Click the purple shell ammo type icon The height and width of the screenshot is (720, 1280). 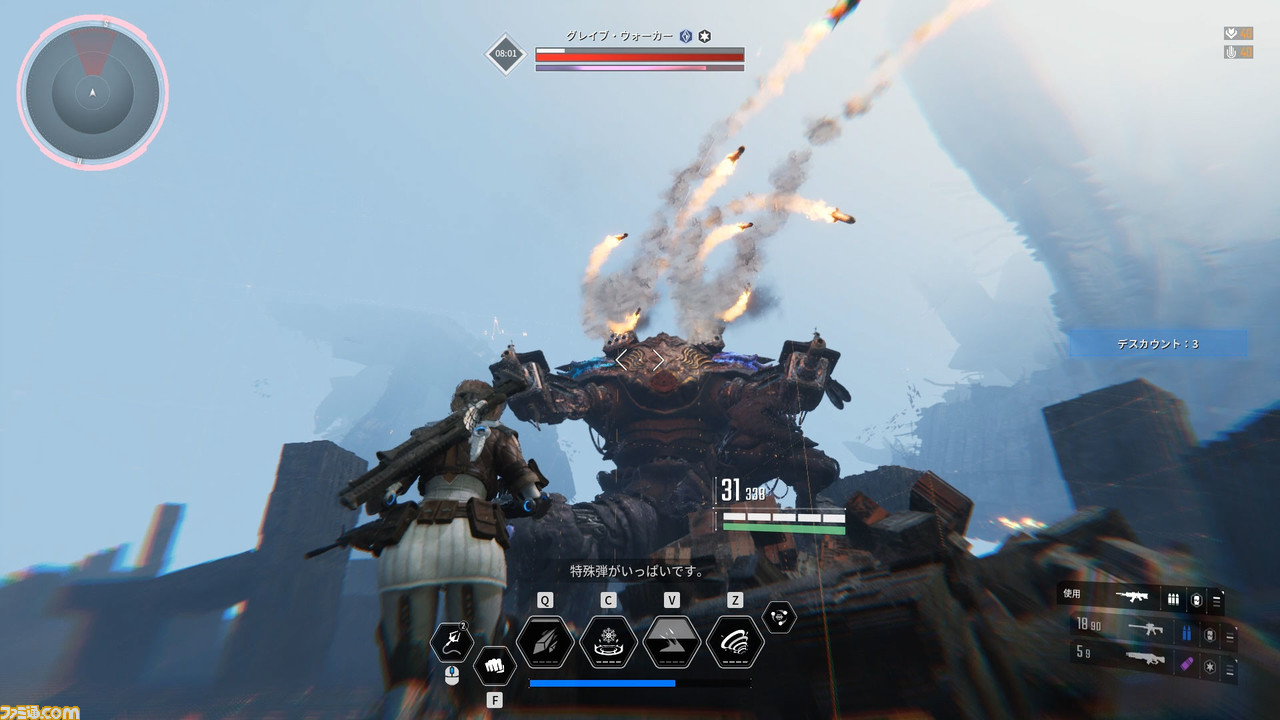coord(1188,663)
